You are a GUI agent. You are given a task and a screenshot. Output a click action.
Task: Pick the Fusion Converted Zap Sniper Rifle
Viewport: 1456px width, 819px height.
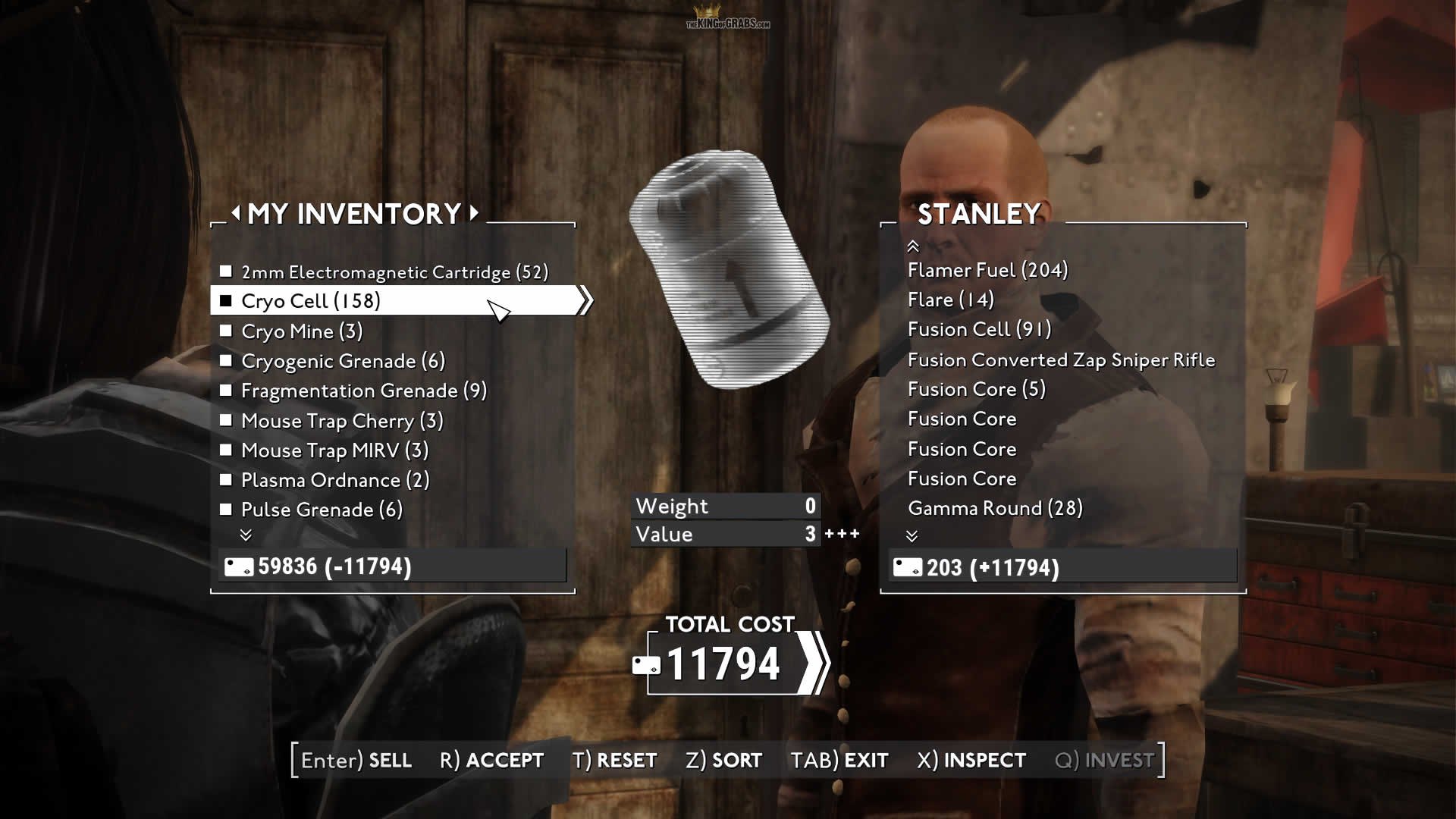[x=1061, y=359]
